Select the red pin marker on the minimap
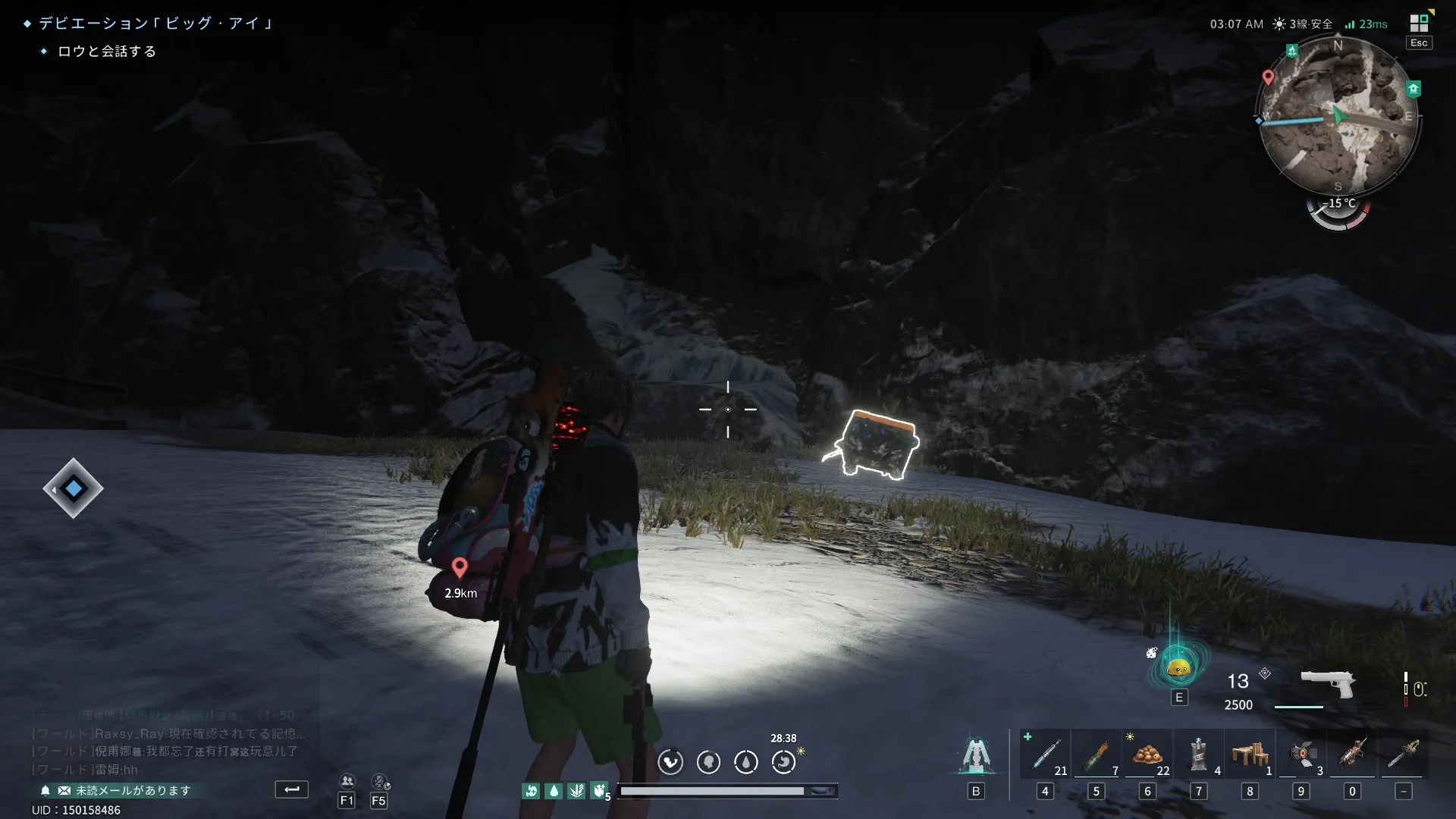The width and height of the screenshot is (1456, 819). coord(1268,77)
